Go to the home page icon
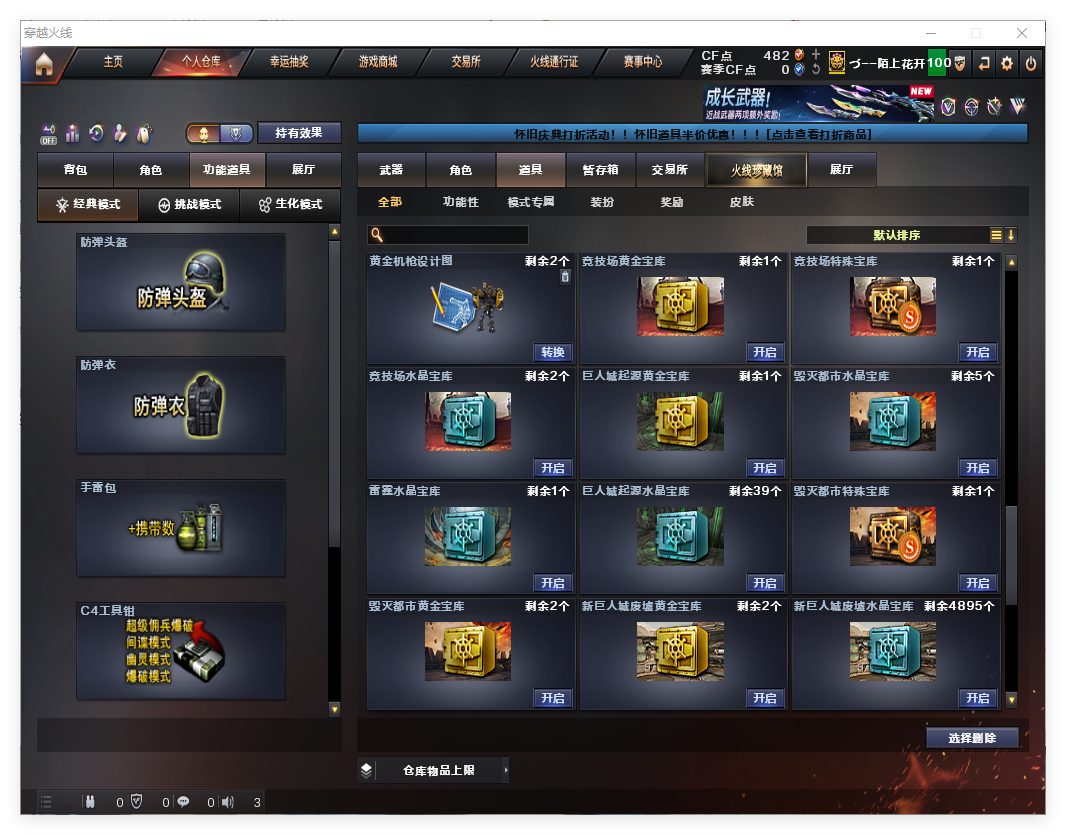 [43, 65]
